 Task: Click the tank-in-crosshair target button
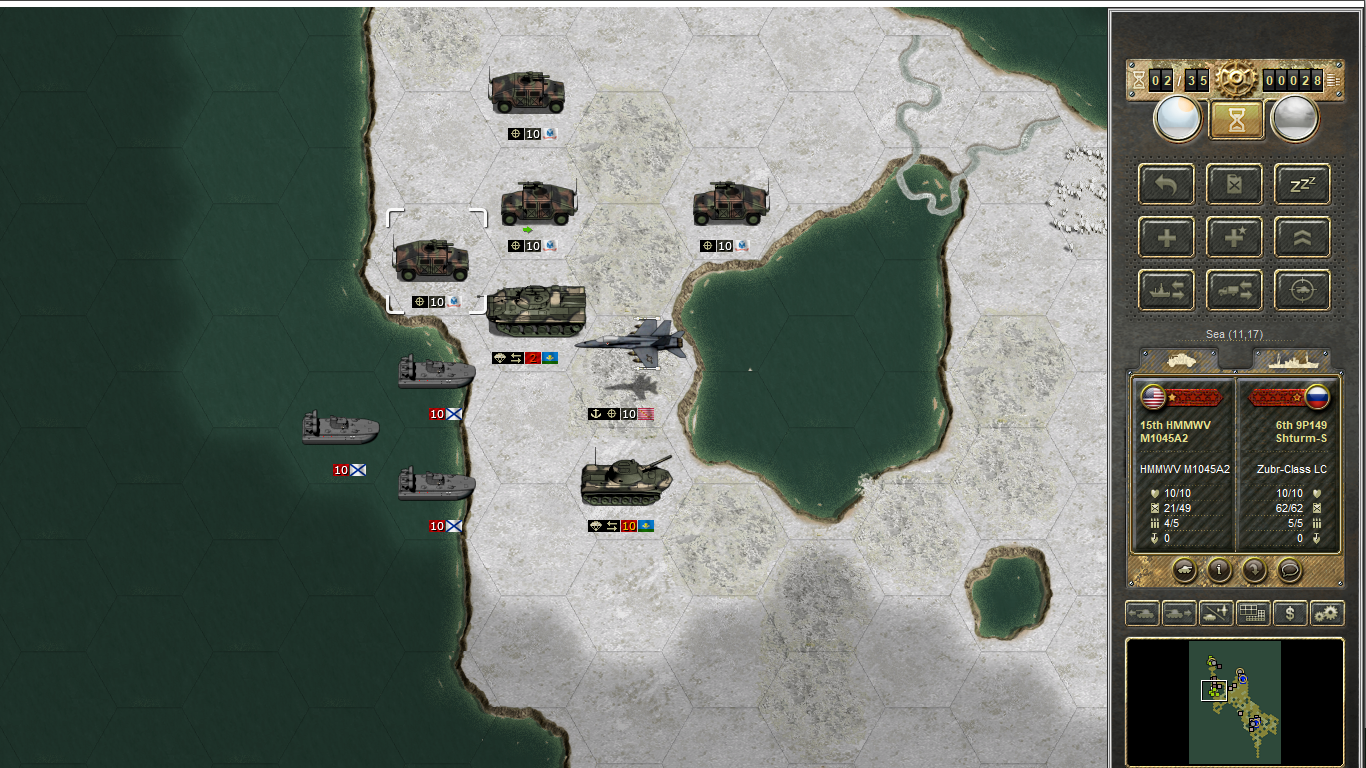pyautogui.click(x=1302, y=290)
